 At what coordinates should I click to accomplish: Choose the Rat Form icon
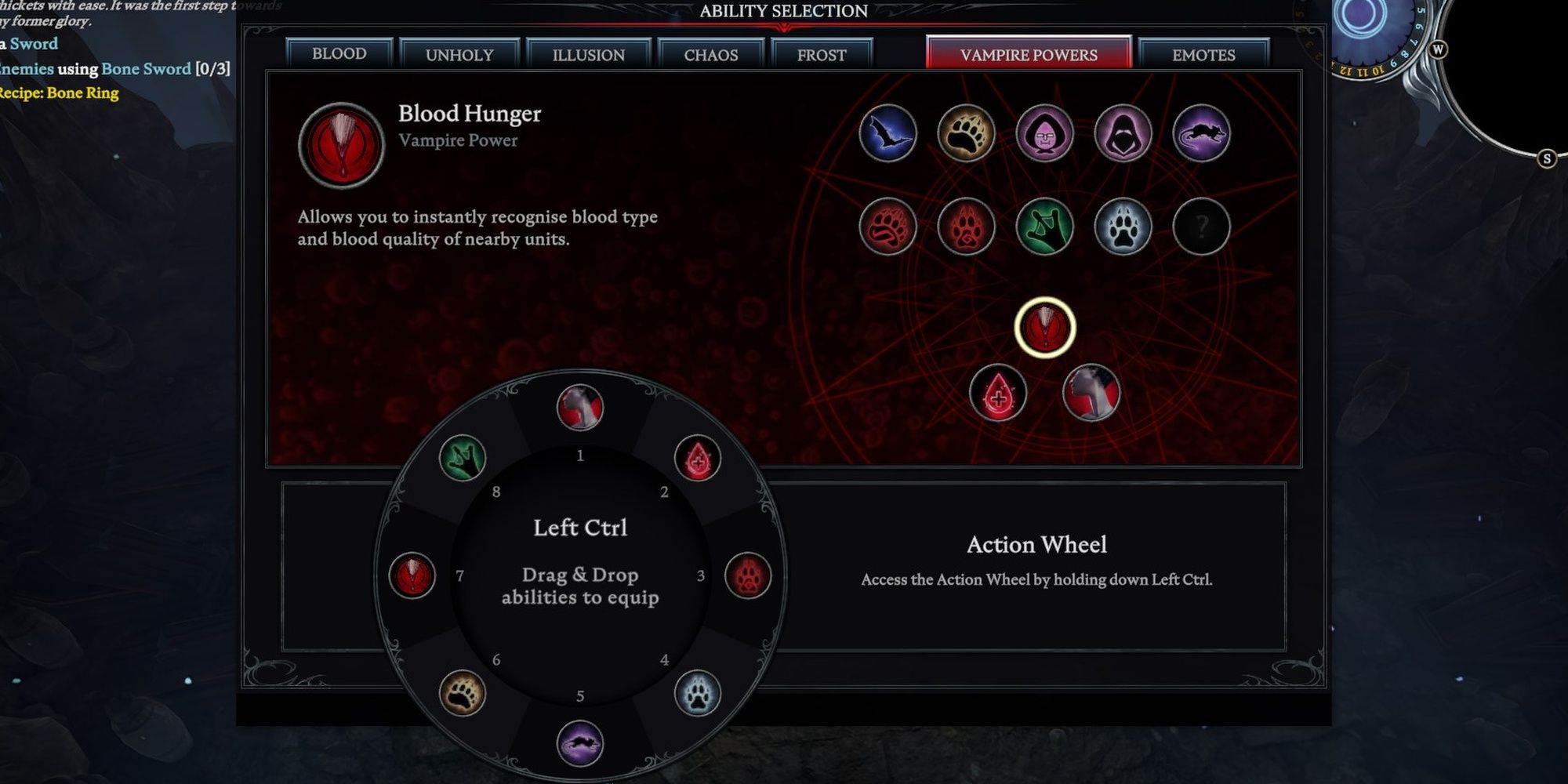(x=1201, y=133)
